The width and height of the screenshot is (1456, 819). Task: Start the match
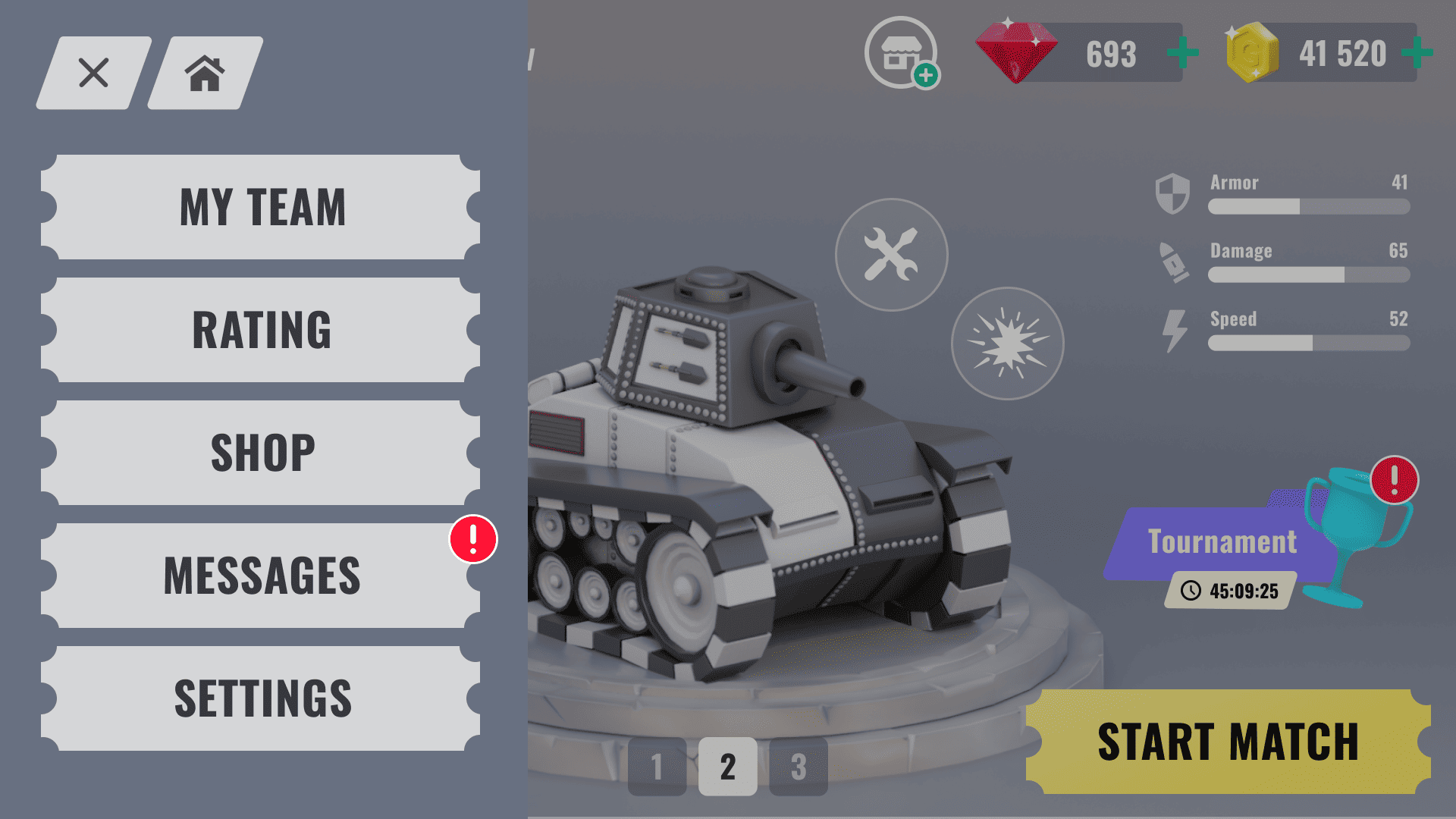(x=1228, y=742)
